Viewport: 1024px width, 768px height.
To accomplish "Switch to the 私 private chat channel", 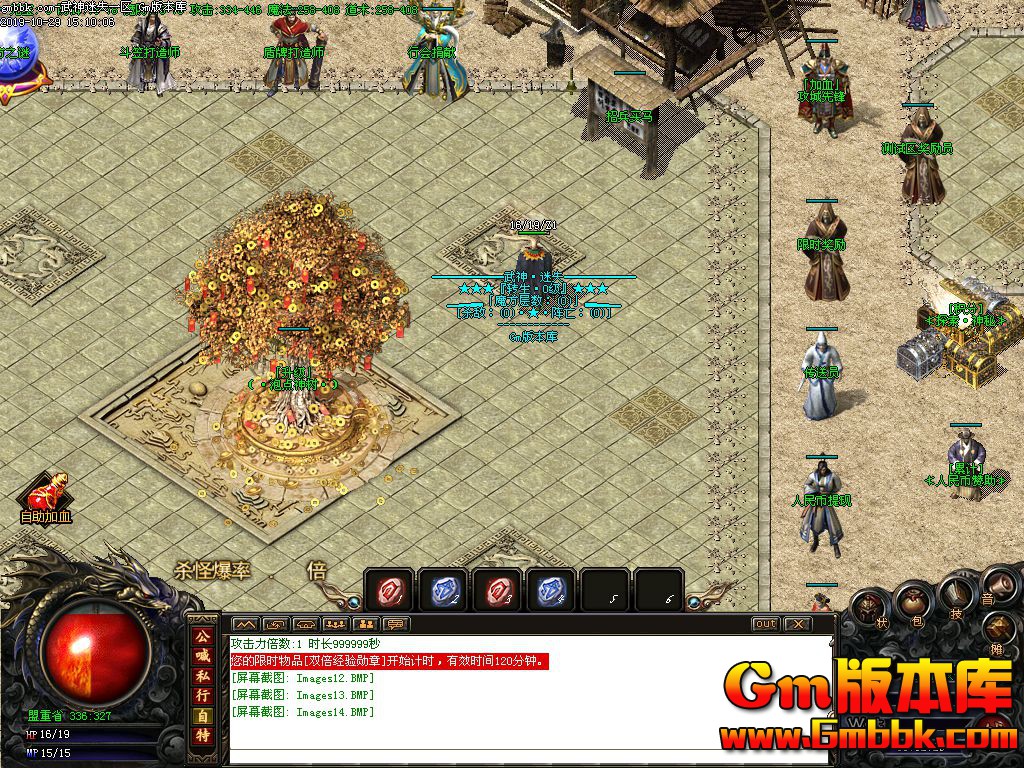I will pos(203,675).
